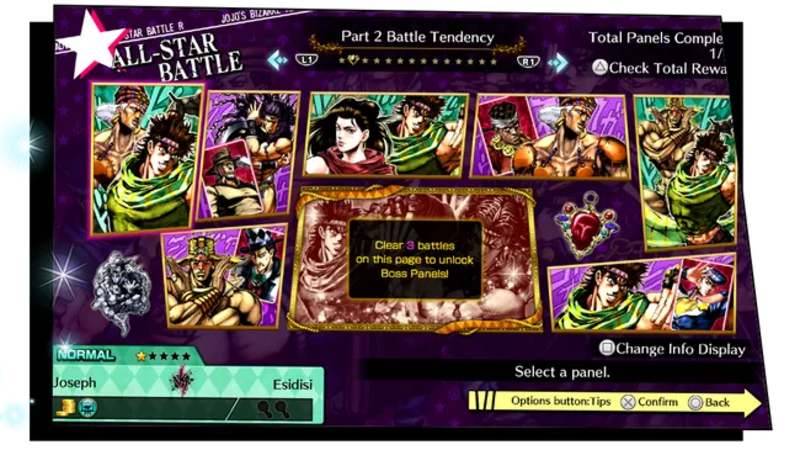Click the Red Stone of Aja icon

pyautogui.click(x=586, y=225)
